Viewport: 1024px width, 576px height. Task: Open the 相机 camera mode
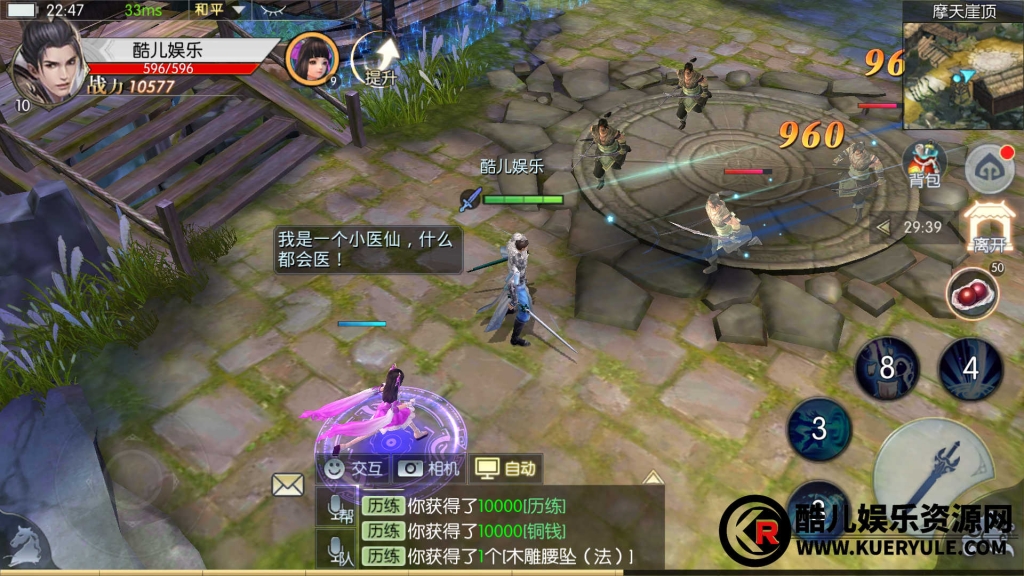click(x=430, y=468)
